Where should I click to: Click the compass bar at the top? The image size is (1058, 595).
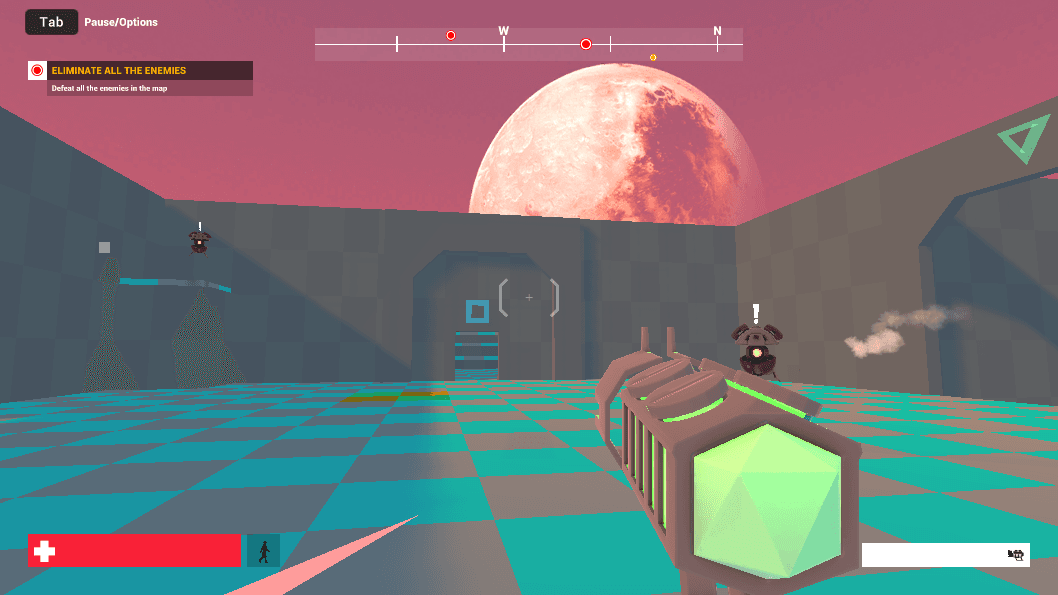(x=528, y=44)
